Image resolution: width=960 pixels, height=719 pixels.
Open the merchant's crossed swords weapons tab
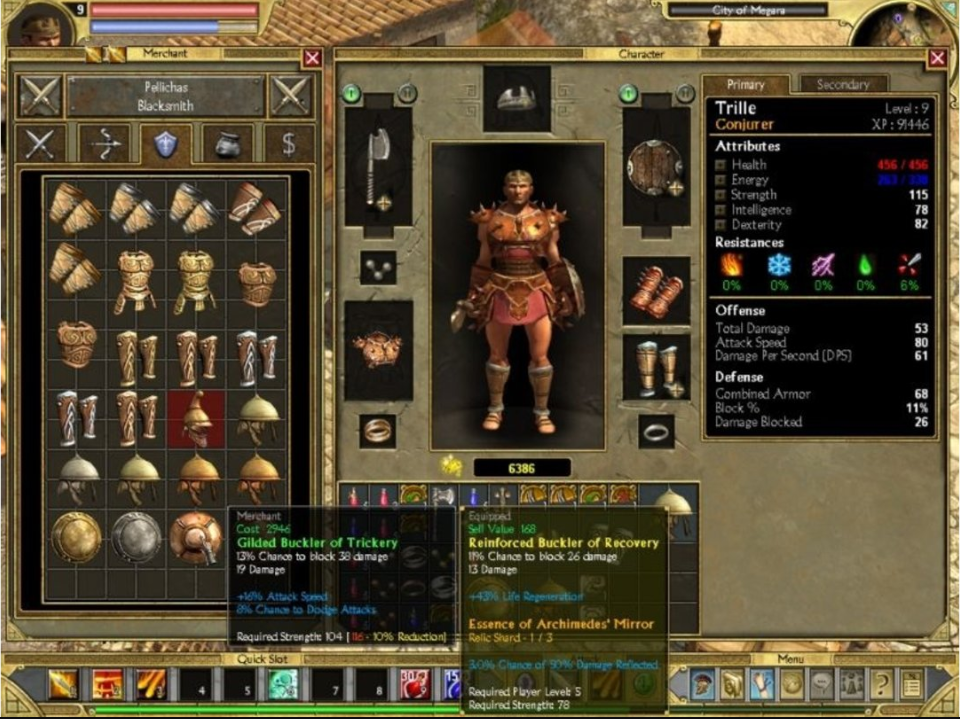coord(41,145)
